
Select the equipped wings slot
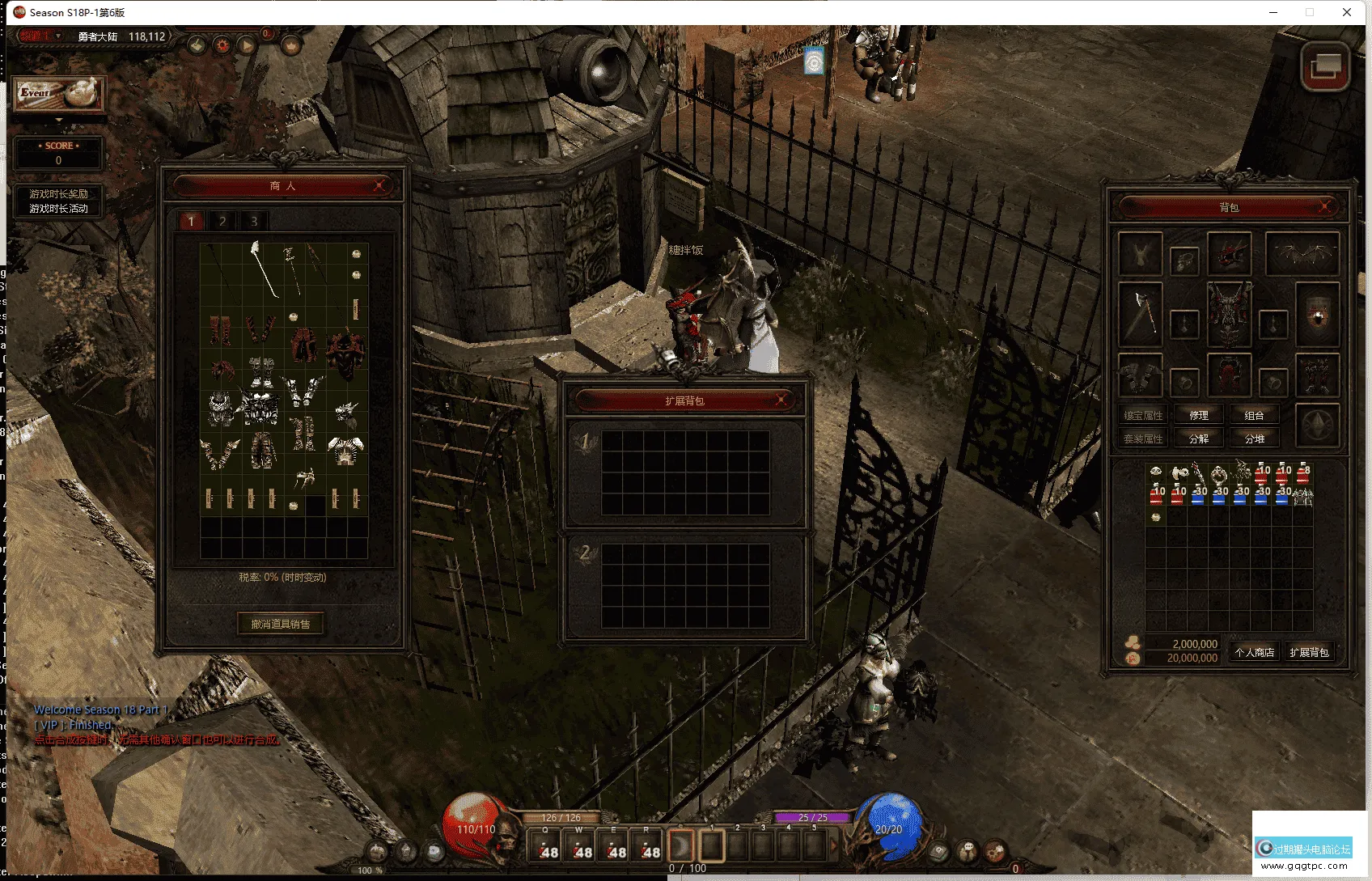(1302, 254)
